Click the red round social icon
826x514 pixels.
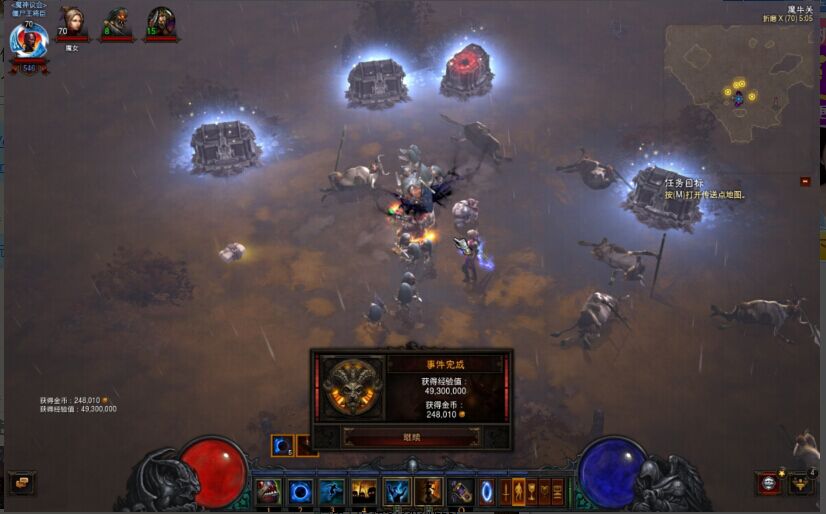point(768,483)
